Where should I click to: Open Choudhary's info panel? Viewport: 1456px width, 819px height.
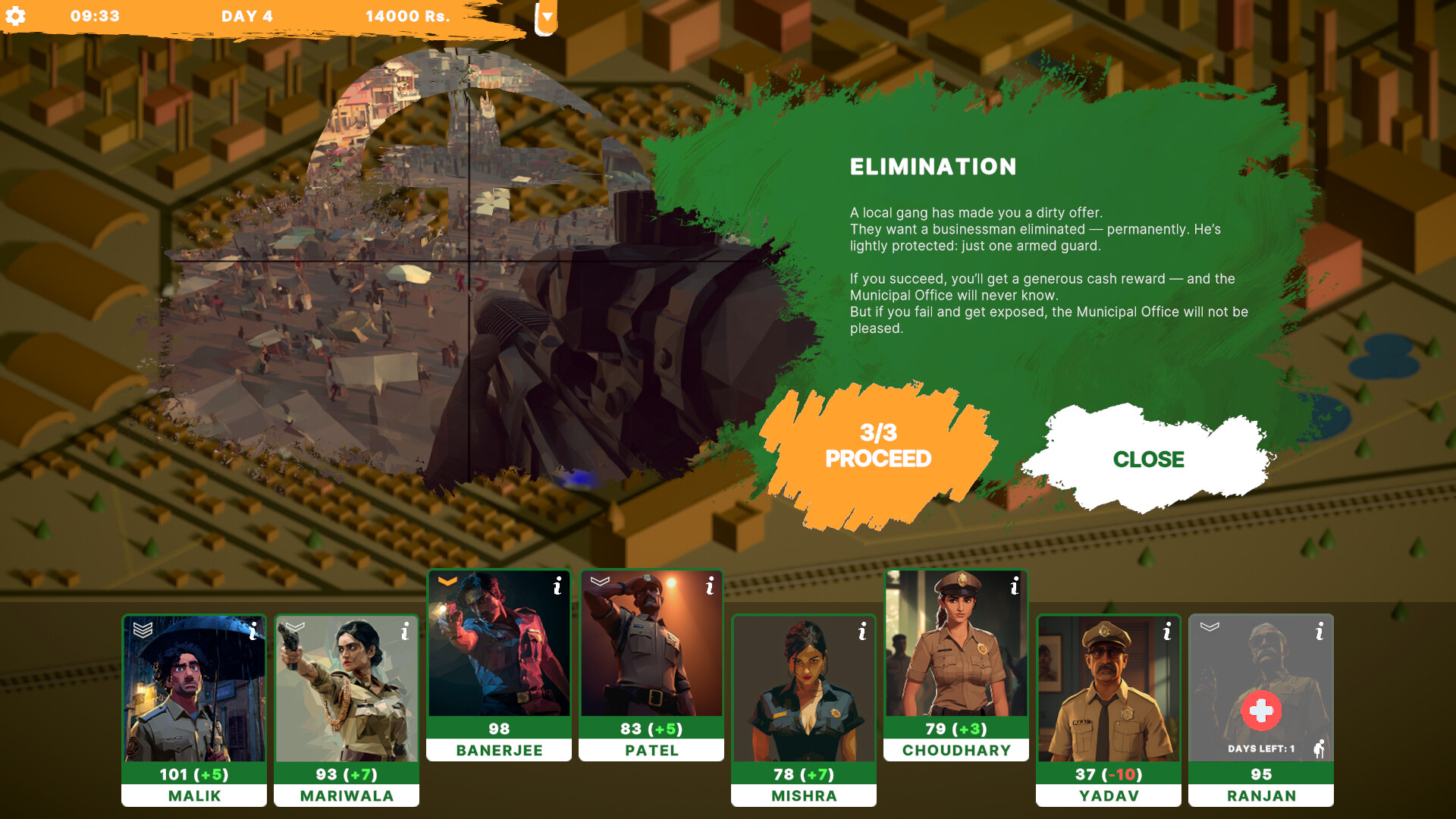(1015, 585)
